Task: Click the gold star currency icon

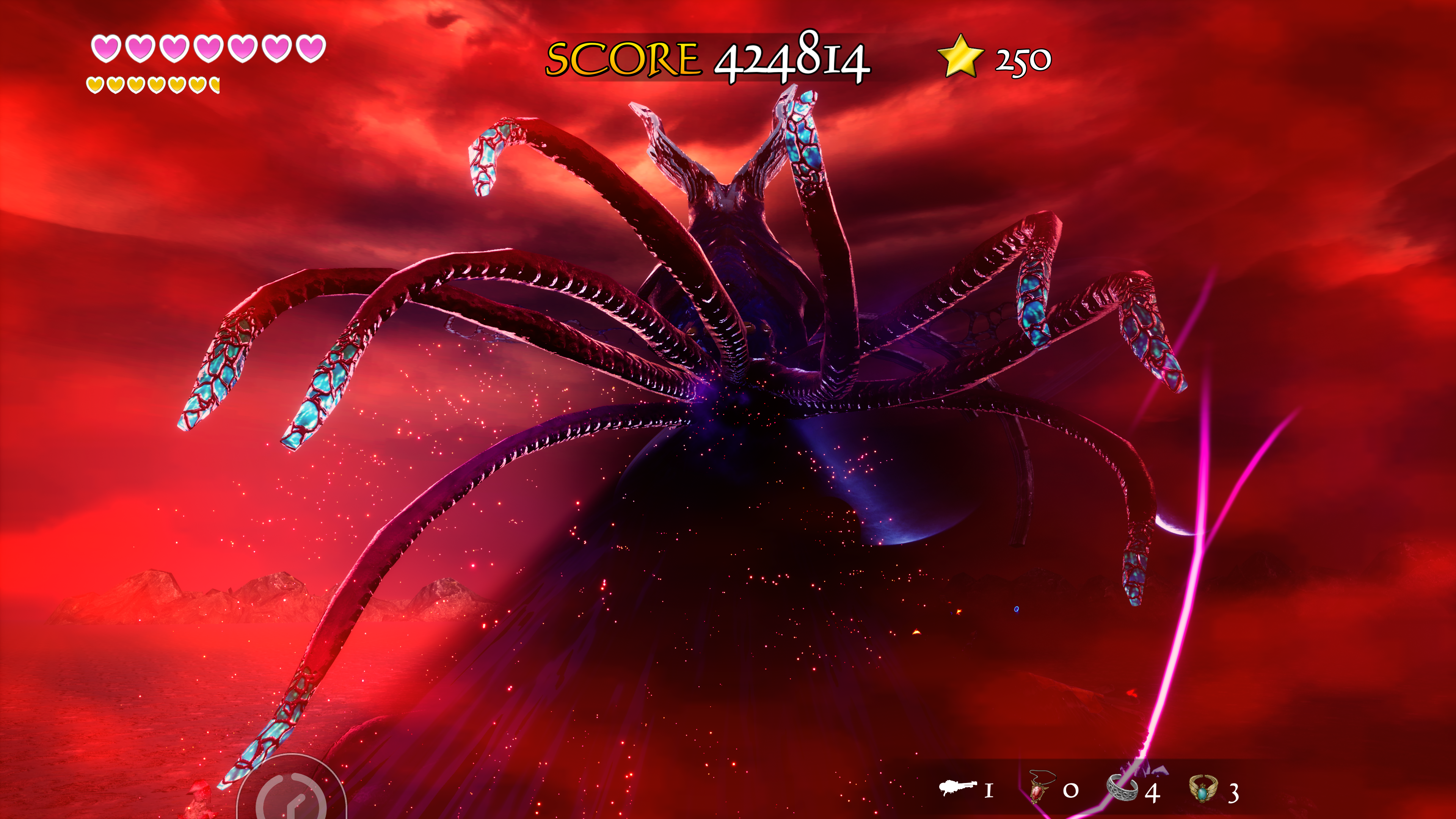Action: pos(960,56)
